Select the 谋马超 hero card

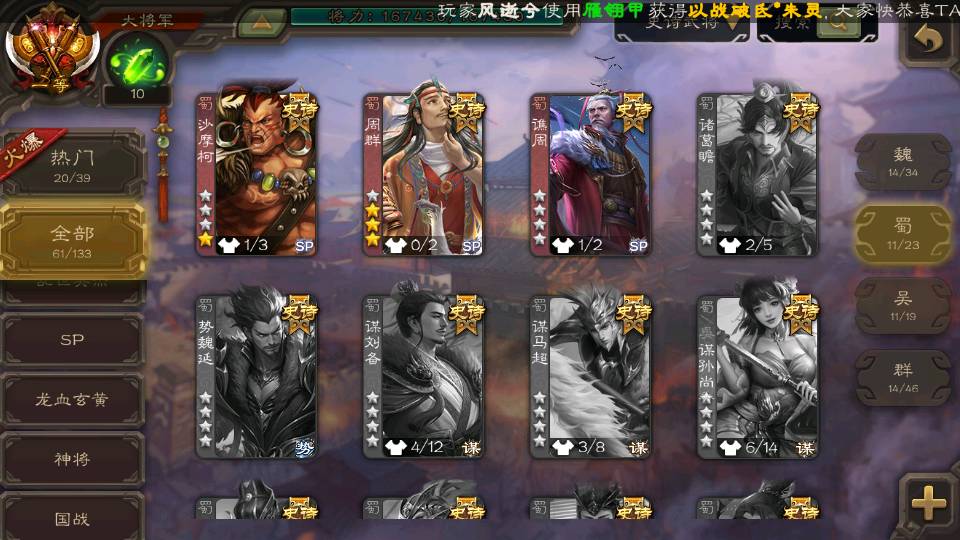[x=590, y=376]
